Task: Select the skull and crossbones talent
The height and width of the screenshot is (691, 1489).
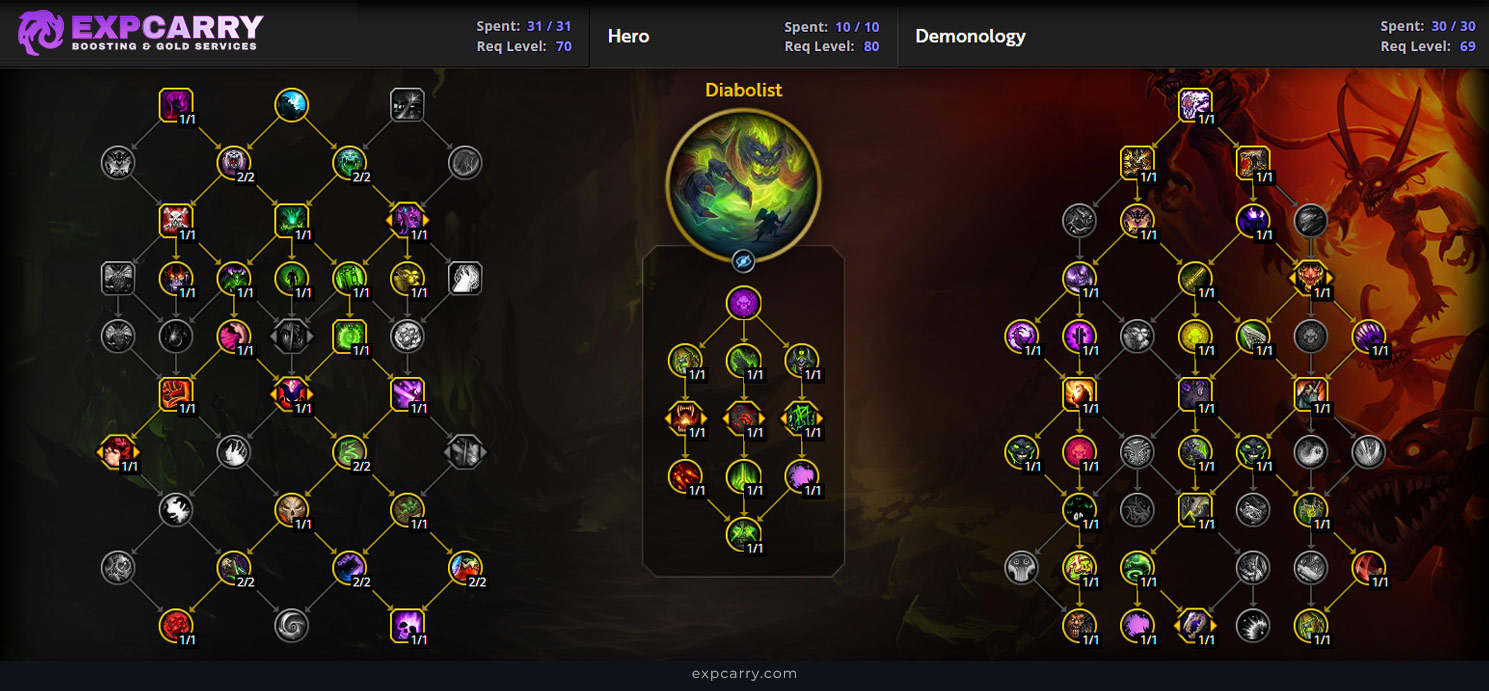Action: coord(176,220)
